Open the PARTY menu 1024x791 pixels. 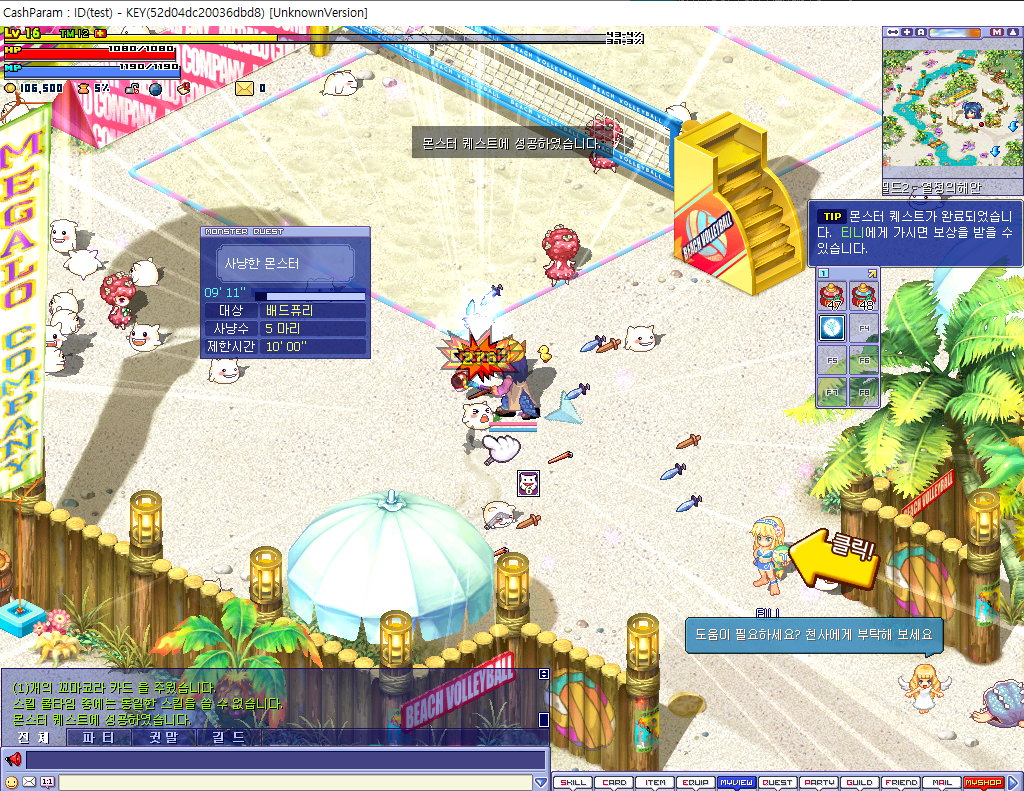coord(819,783)
